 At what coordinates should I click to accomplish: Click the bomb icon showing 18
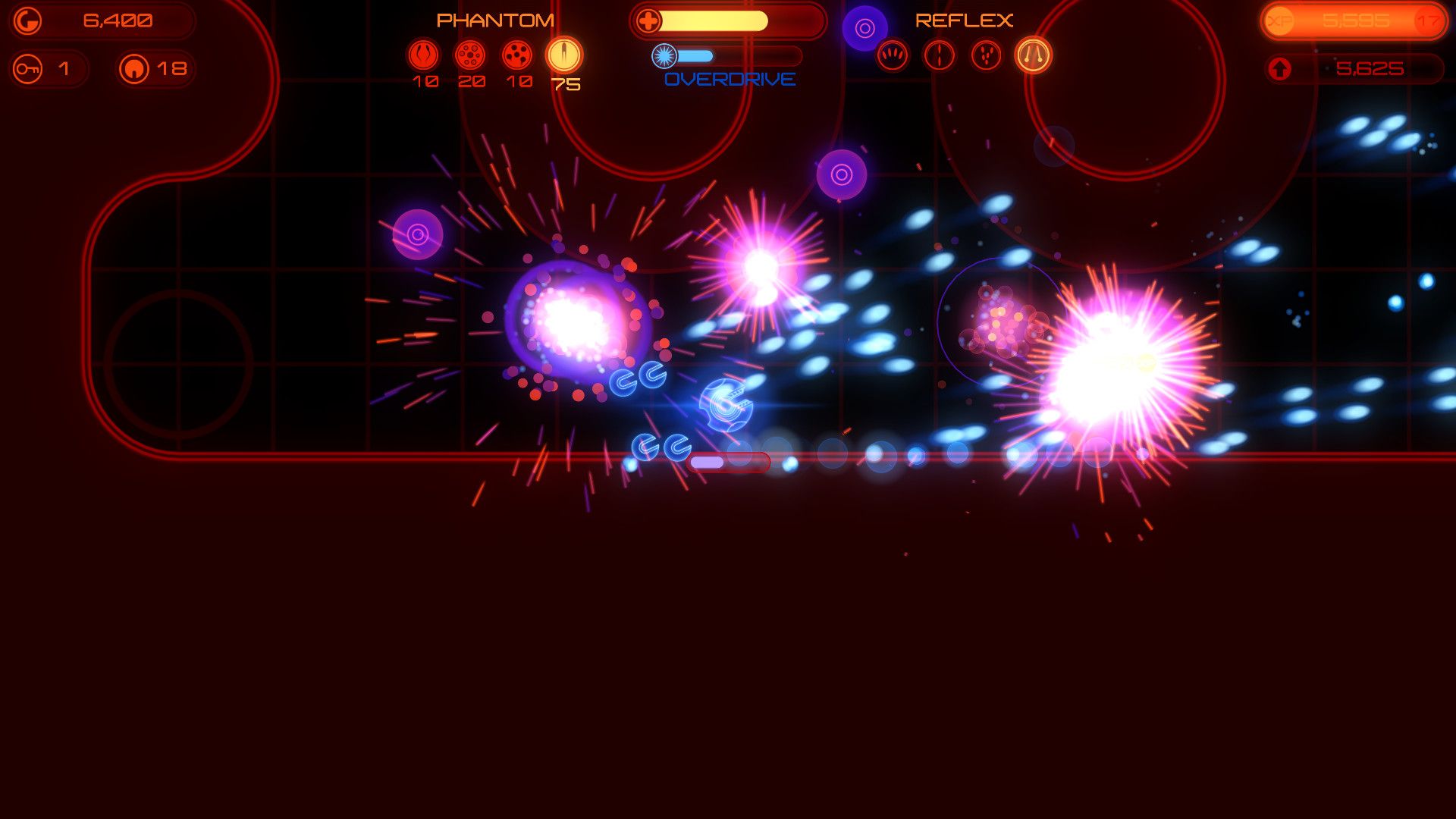point(133,68)
